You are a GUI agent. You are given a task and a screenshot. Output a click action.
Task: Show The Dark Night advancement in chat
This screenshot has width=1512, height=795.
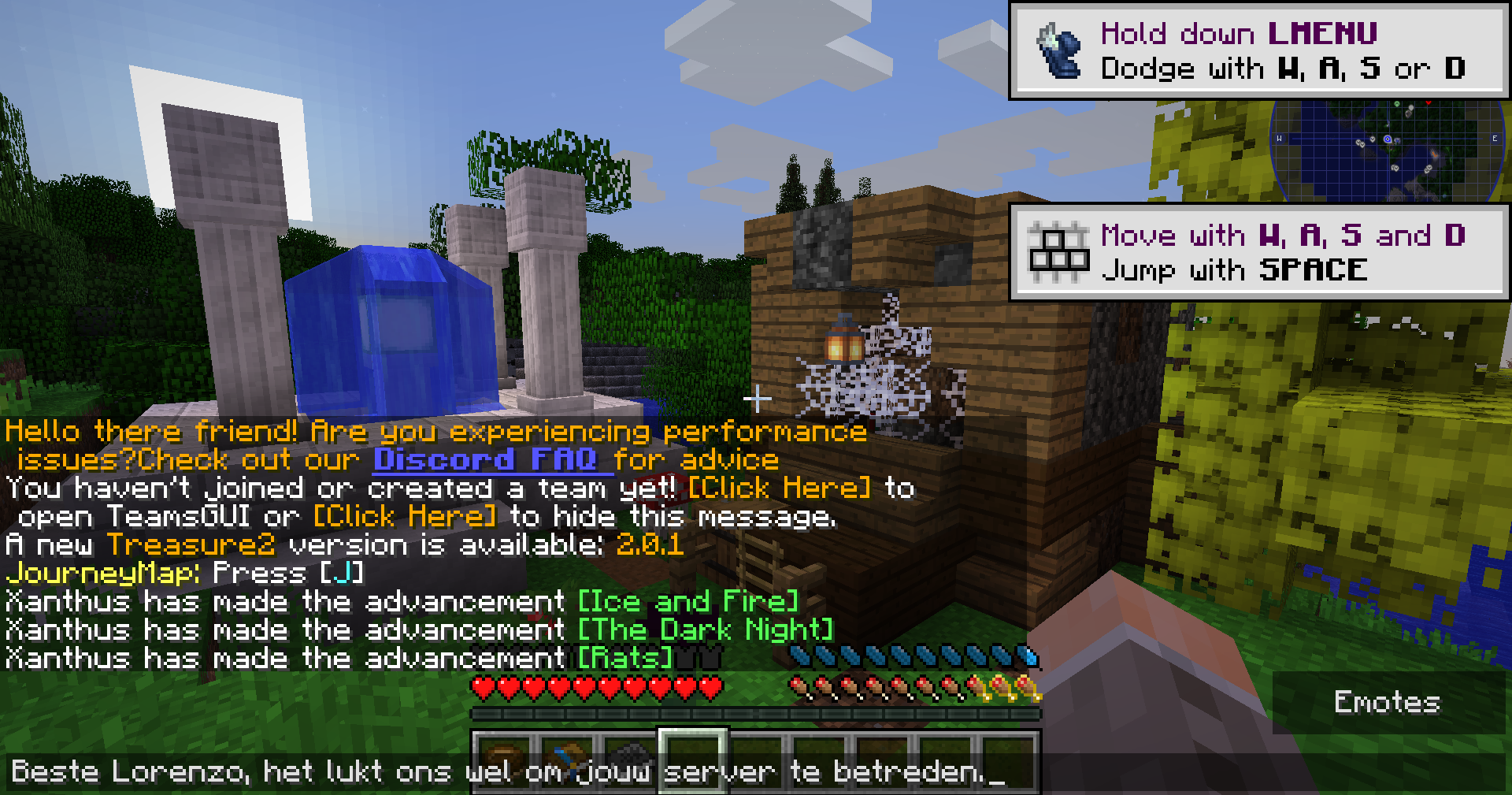tap(706, 630)
